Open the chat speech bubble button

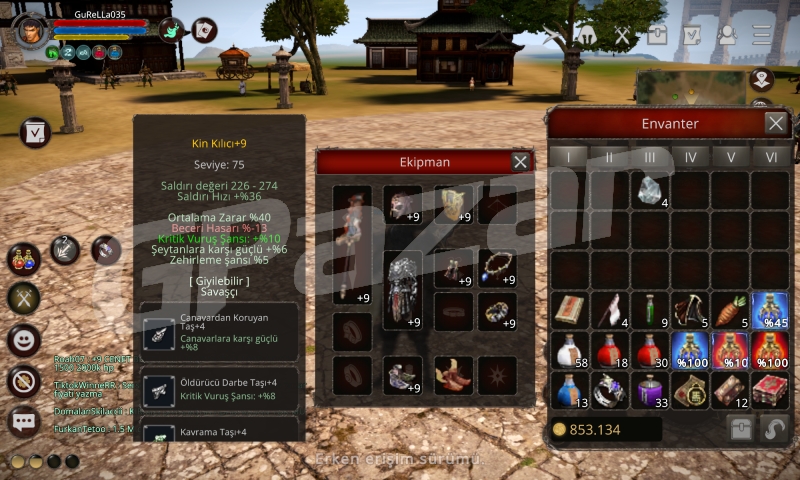pos(23,421)
